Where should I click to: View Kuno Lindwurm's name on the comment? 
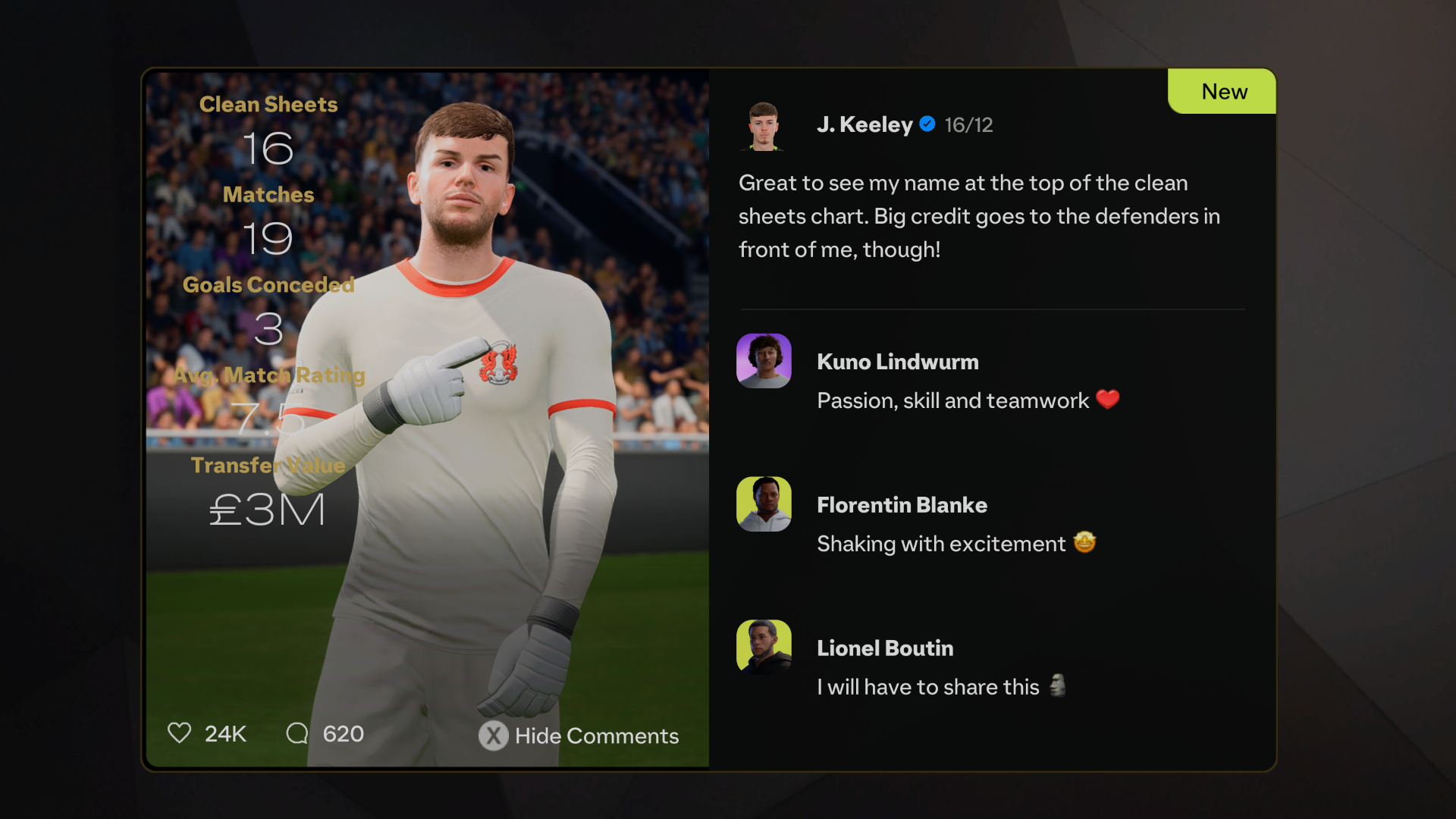pos(898,362)
